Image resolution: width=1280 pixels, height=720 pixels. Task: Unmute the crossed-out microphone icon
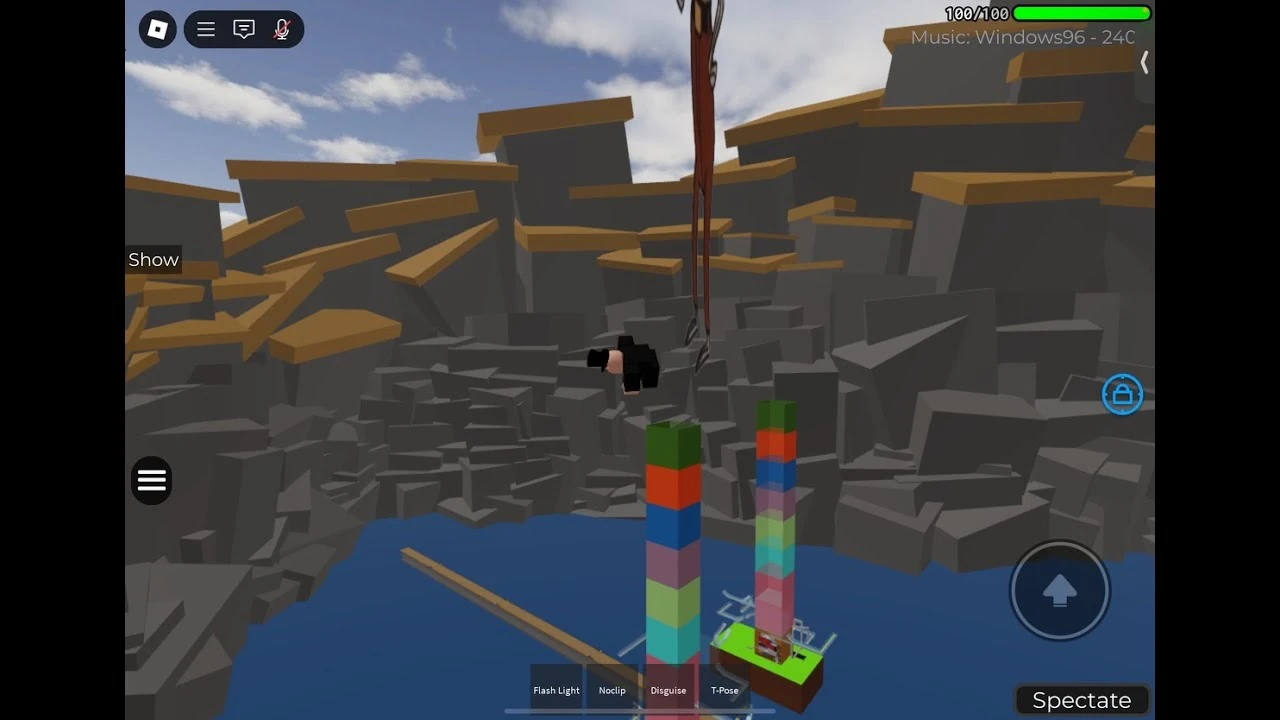281,29
